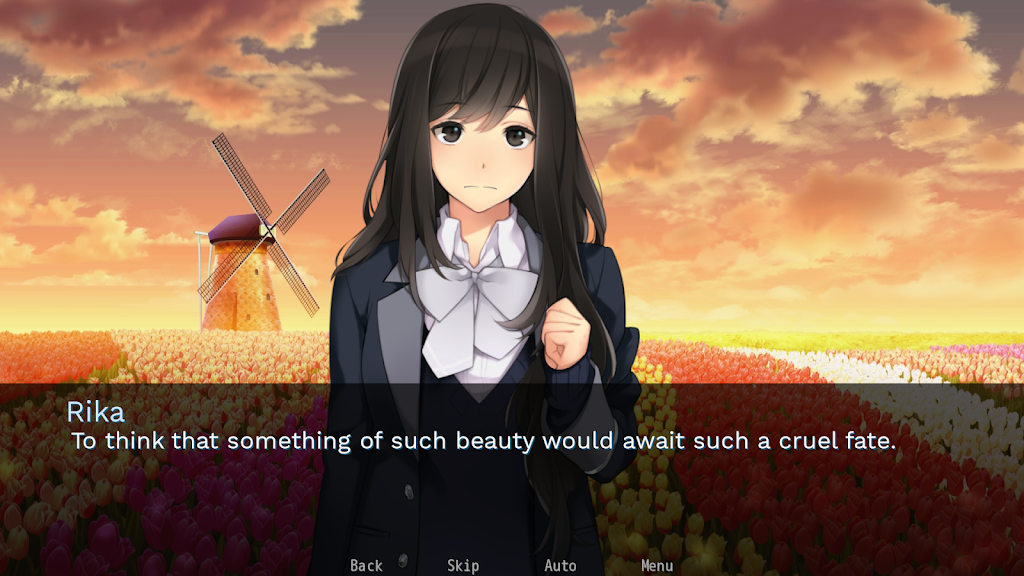This screenshot has height=576, width=1024.
Task: Turn on Auto dialogue advance
Action: [560, 565]
